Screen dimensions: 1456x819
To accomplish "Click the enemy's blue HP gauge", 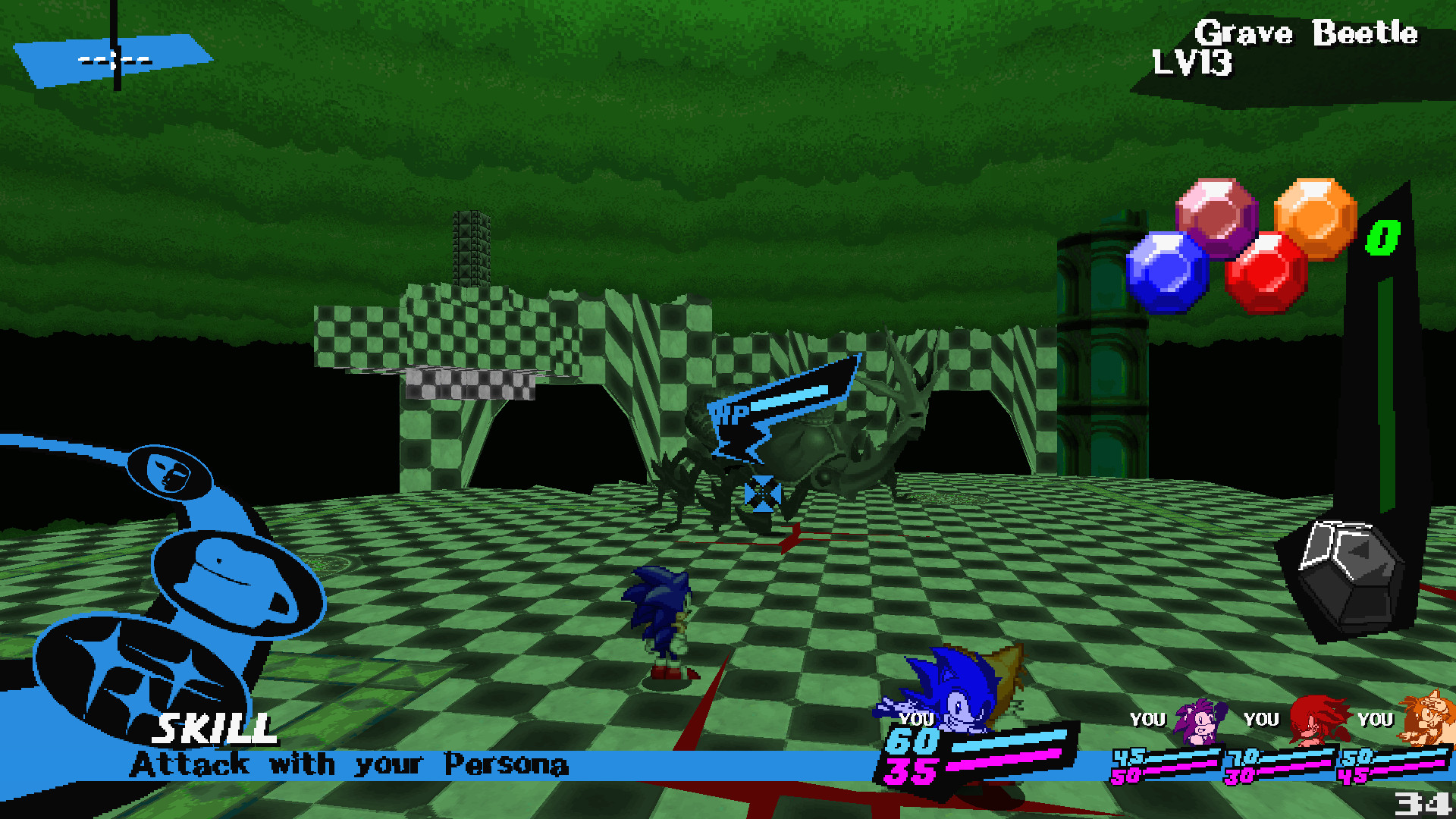I will (x=789, y=398).
